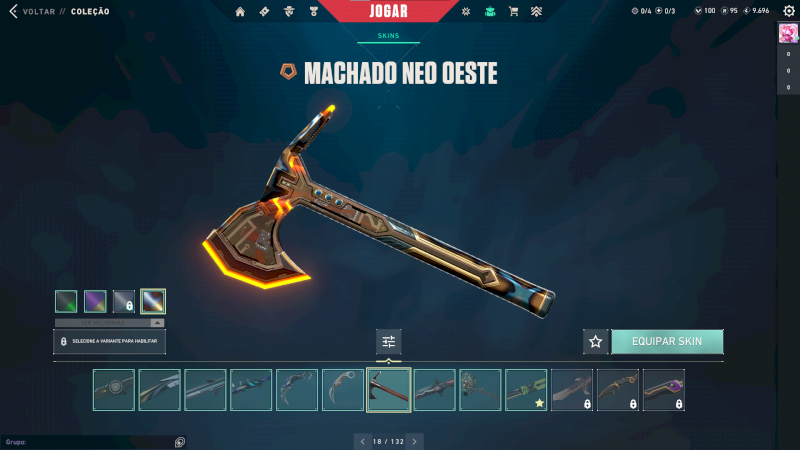Select the karambit knife skin thumbnail
The image size is (800, 450).
343,390
